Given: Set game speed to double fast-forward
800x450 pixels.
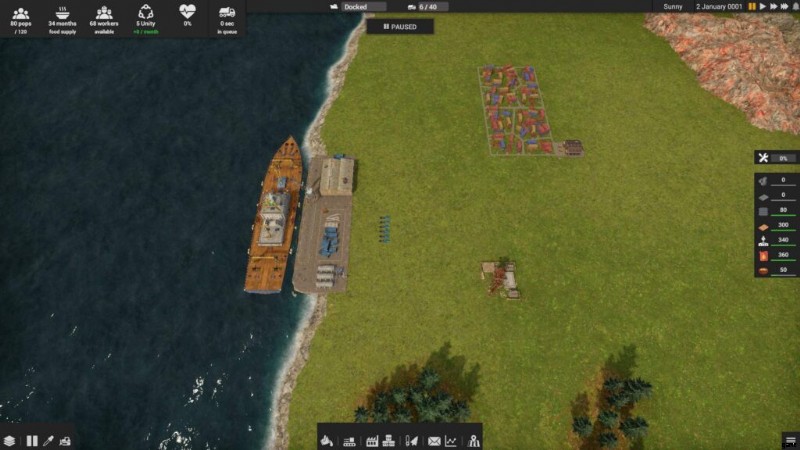Looking at the screenshot, I should pos(773,6).
